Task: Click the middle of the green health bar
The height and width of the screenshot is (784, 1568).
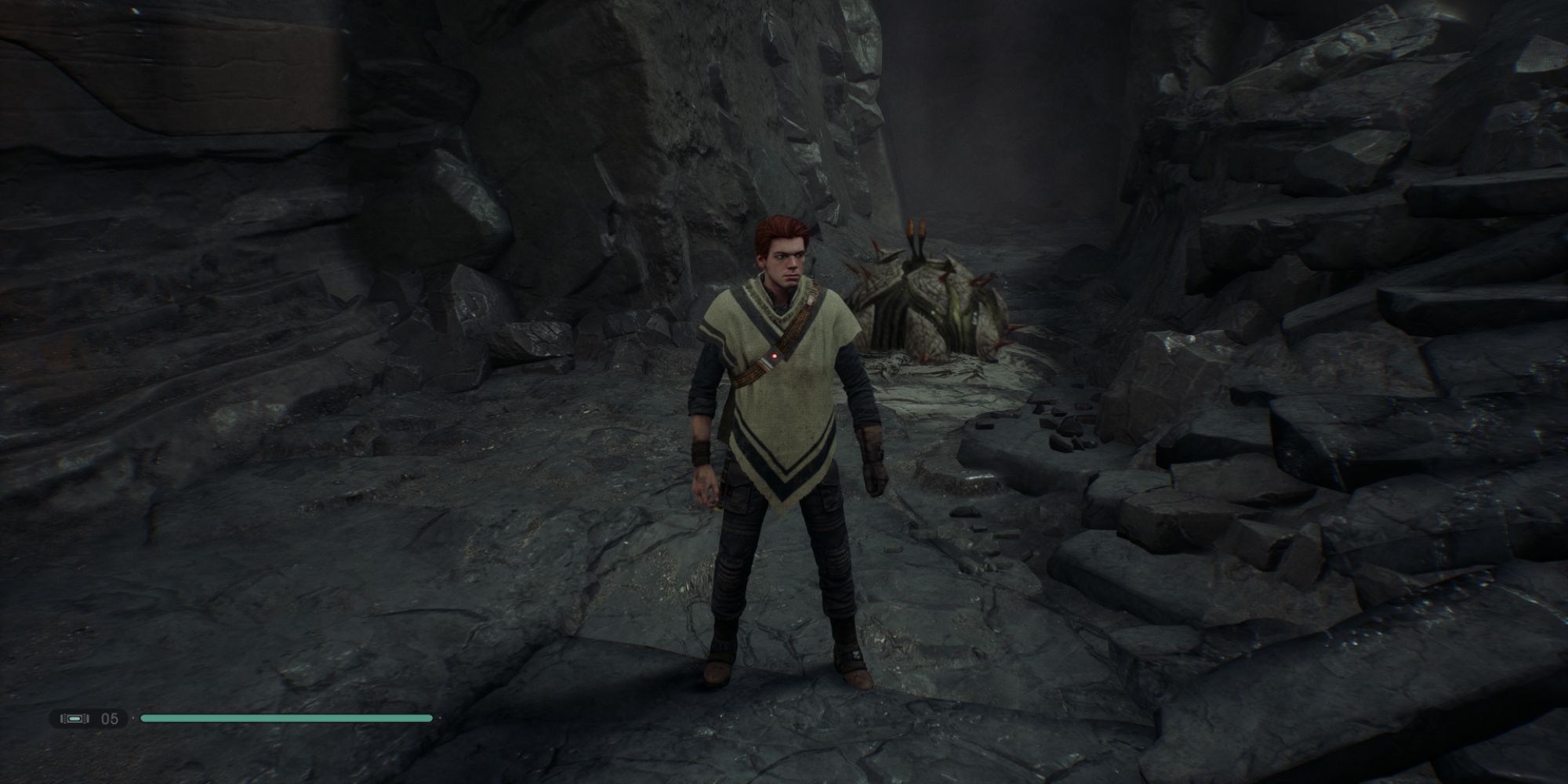Action: pyautogui.click(x=286, y=717)
